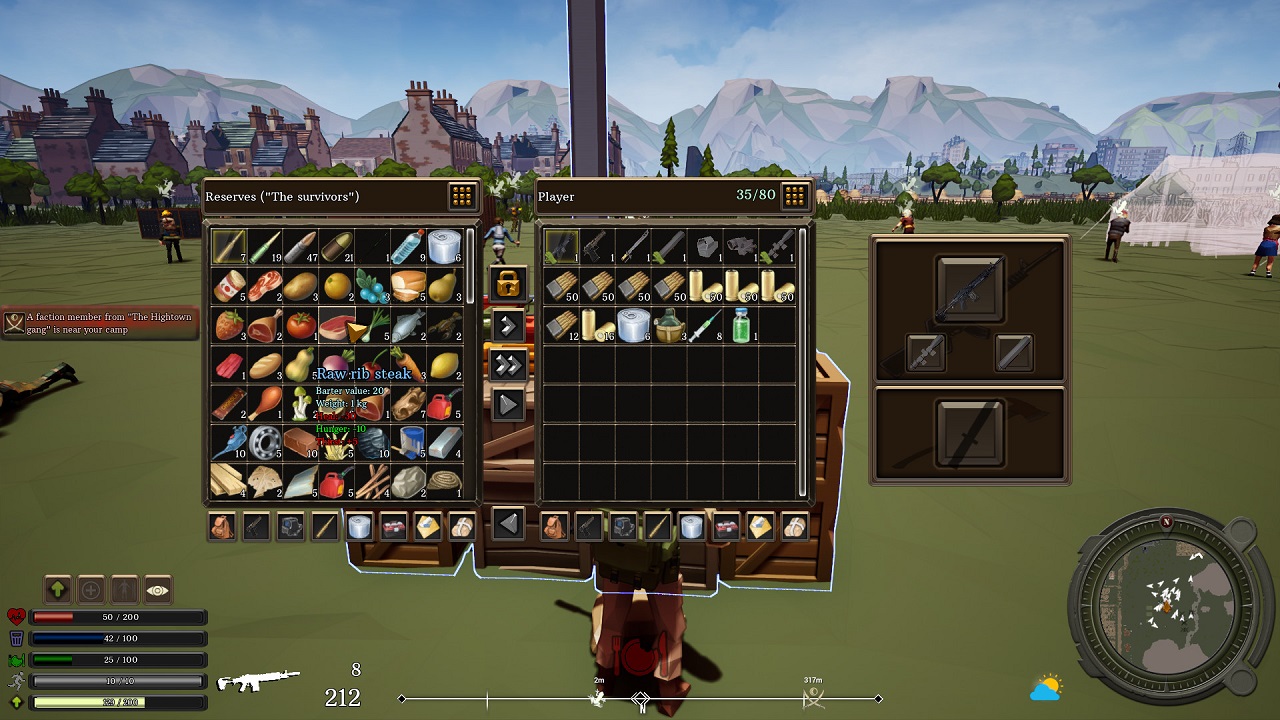Viewport: 1280px width, 720px height.
Task: Select the green vial in Player inventory
Action: coord(741,326)
